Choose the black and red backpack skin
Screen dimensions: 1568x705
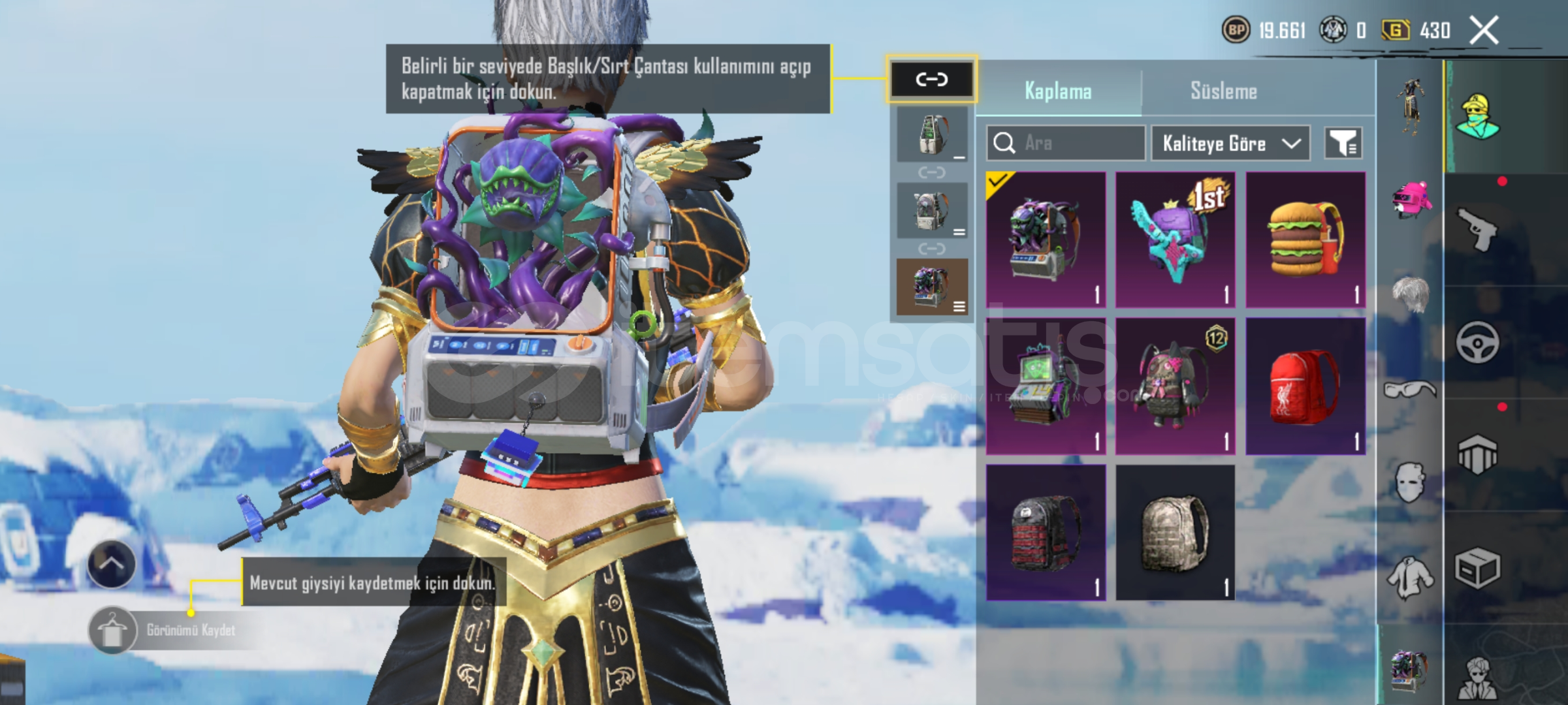[x=1046, y=533]
